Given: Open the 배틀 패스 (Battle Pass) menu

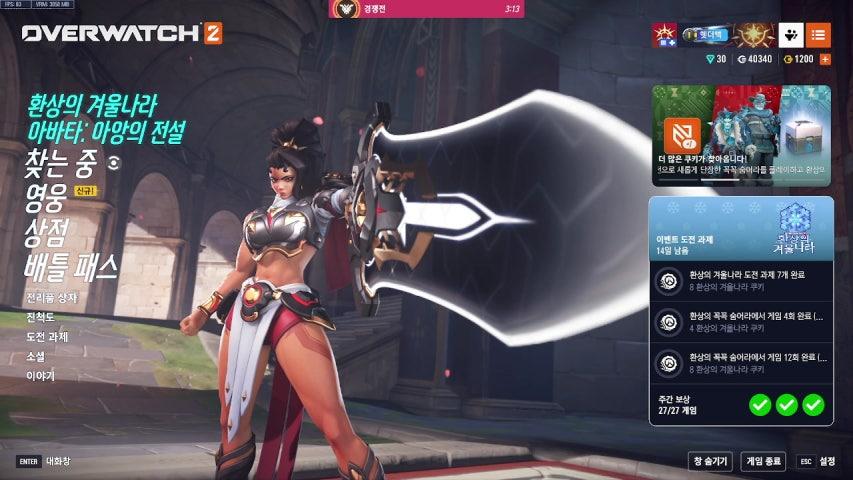Looking at the screenshot, I should pos(72,266).
